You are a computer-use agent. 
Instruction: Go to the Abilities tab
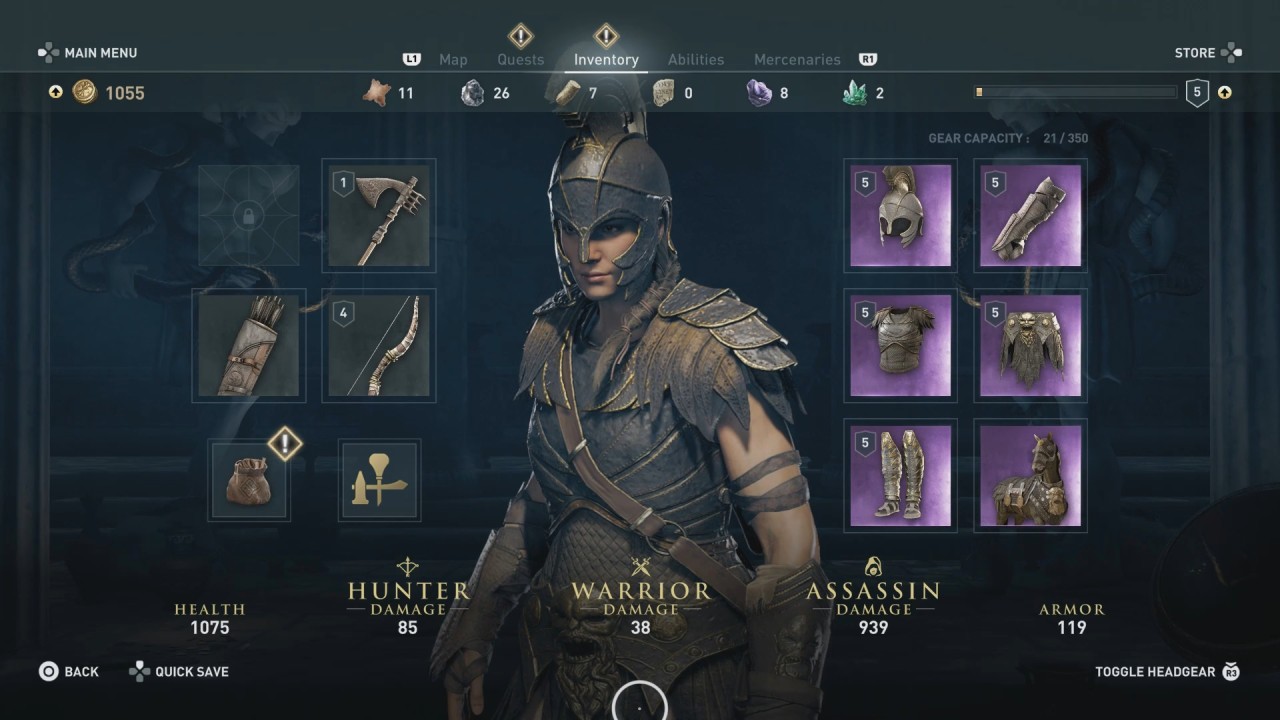(696, 60)
